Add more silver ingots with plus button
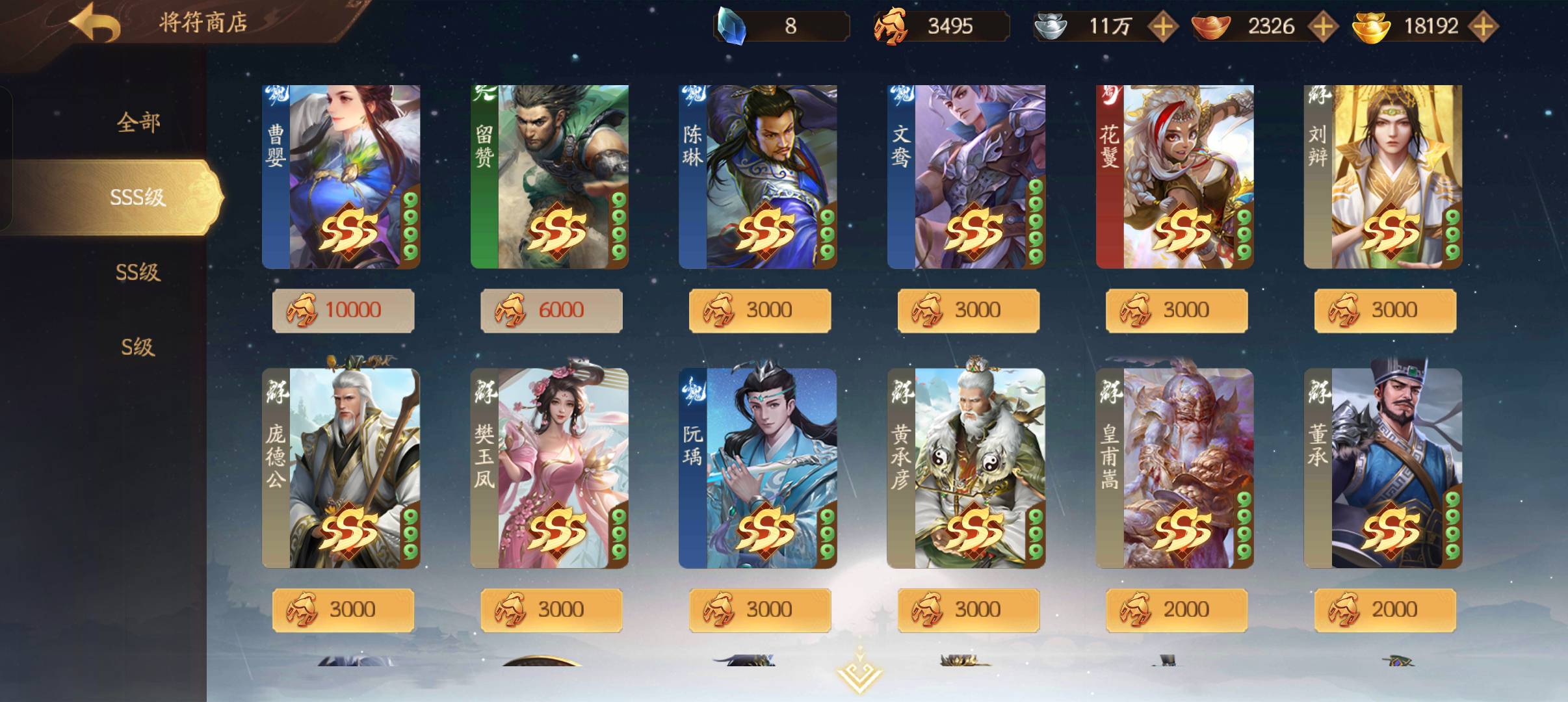 tap(1162, 27)
